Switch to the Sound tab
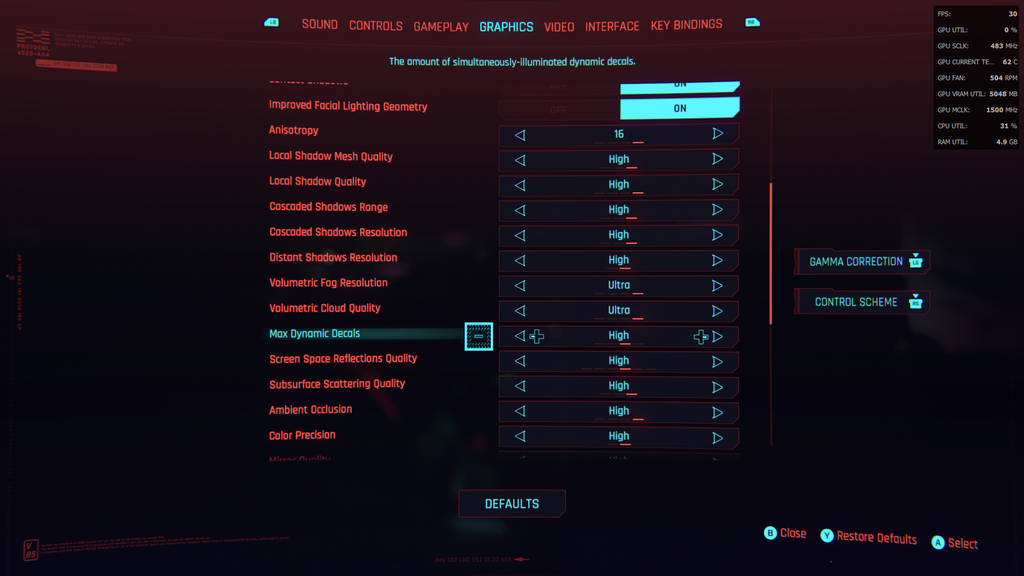Screen dimensions: 1024x576 (319, 25)
